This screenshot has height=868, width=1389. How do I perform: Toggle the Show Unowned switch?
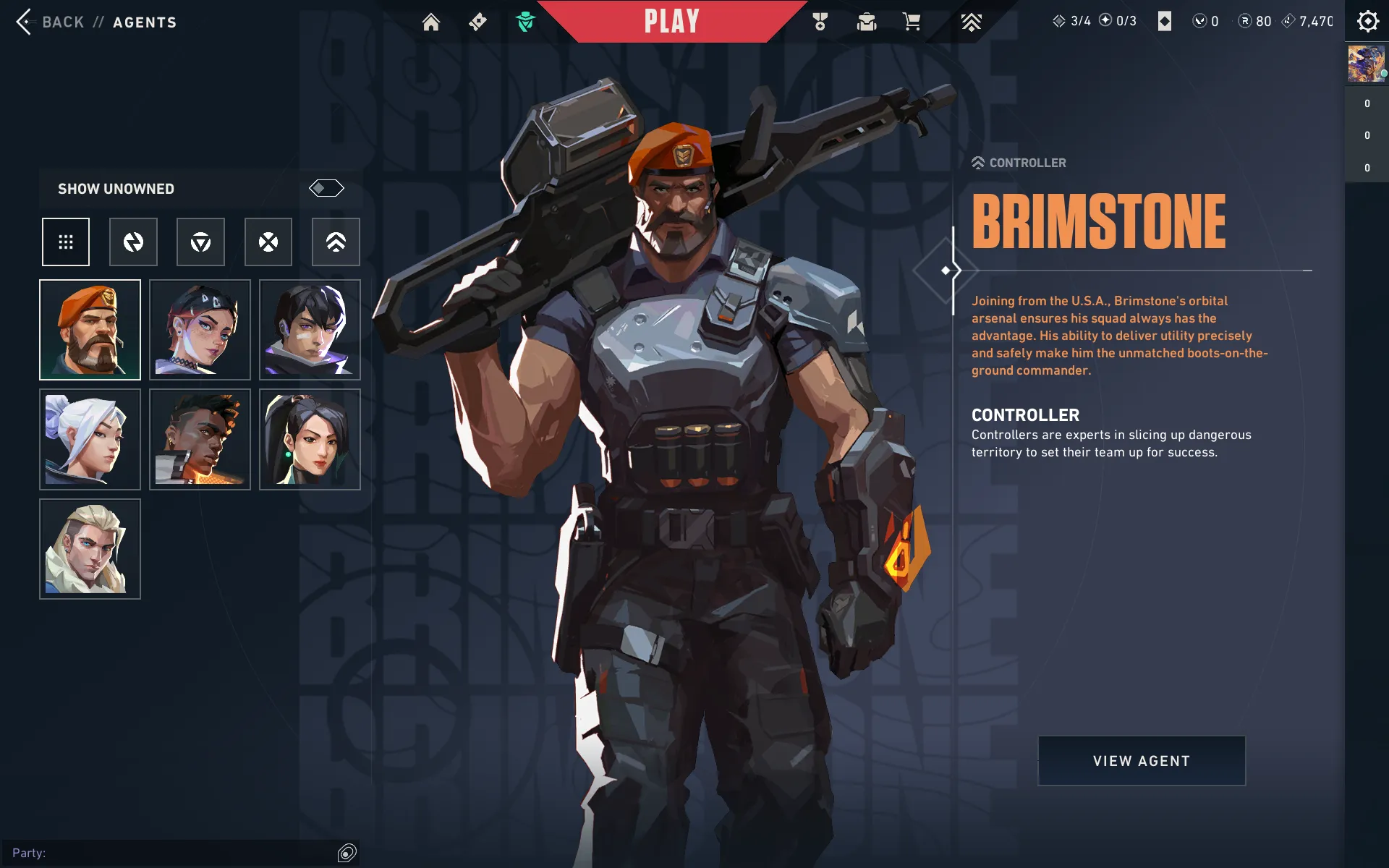pyautogui.click(x=326, y=189)
